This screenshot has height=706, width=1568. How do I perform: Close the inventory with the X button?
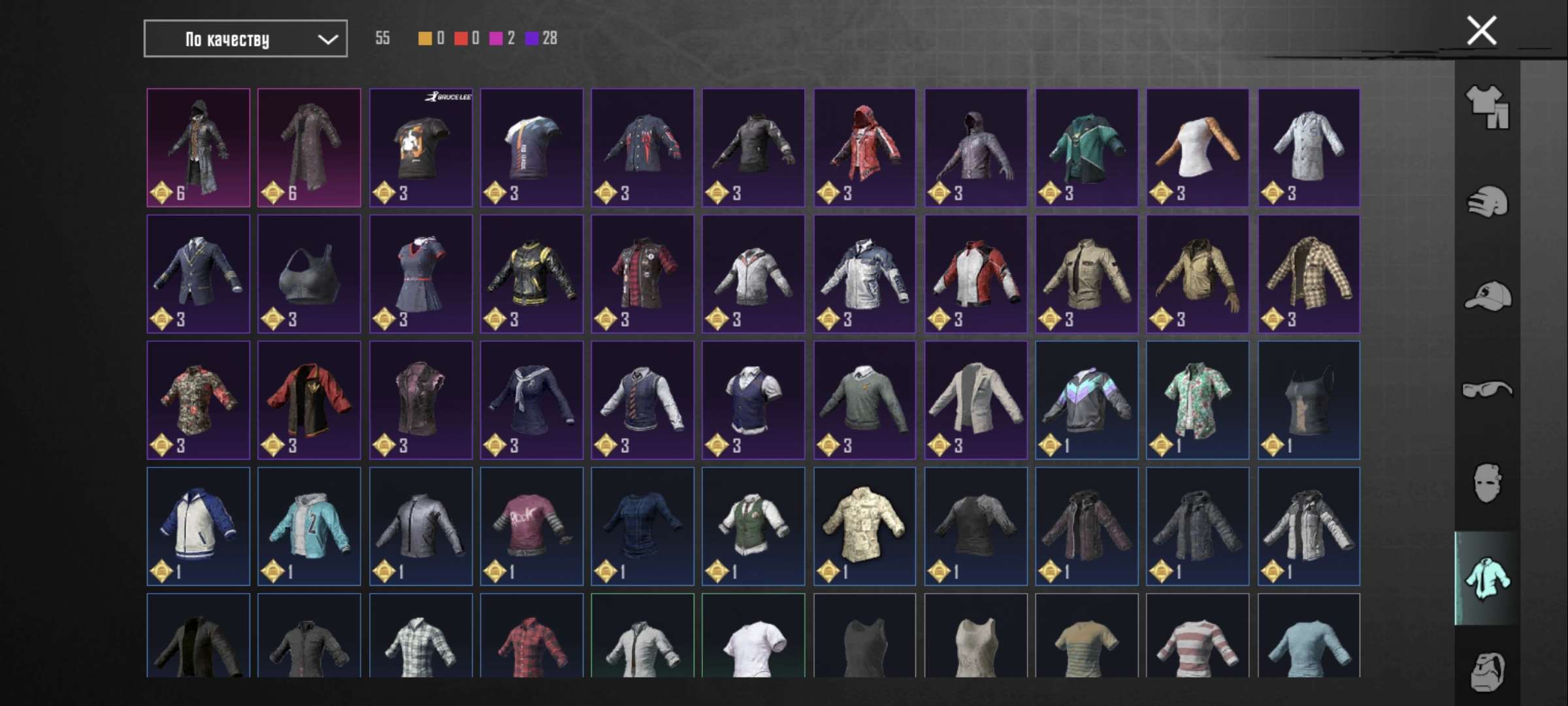click(x=1480, y=29)
